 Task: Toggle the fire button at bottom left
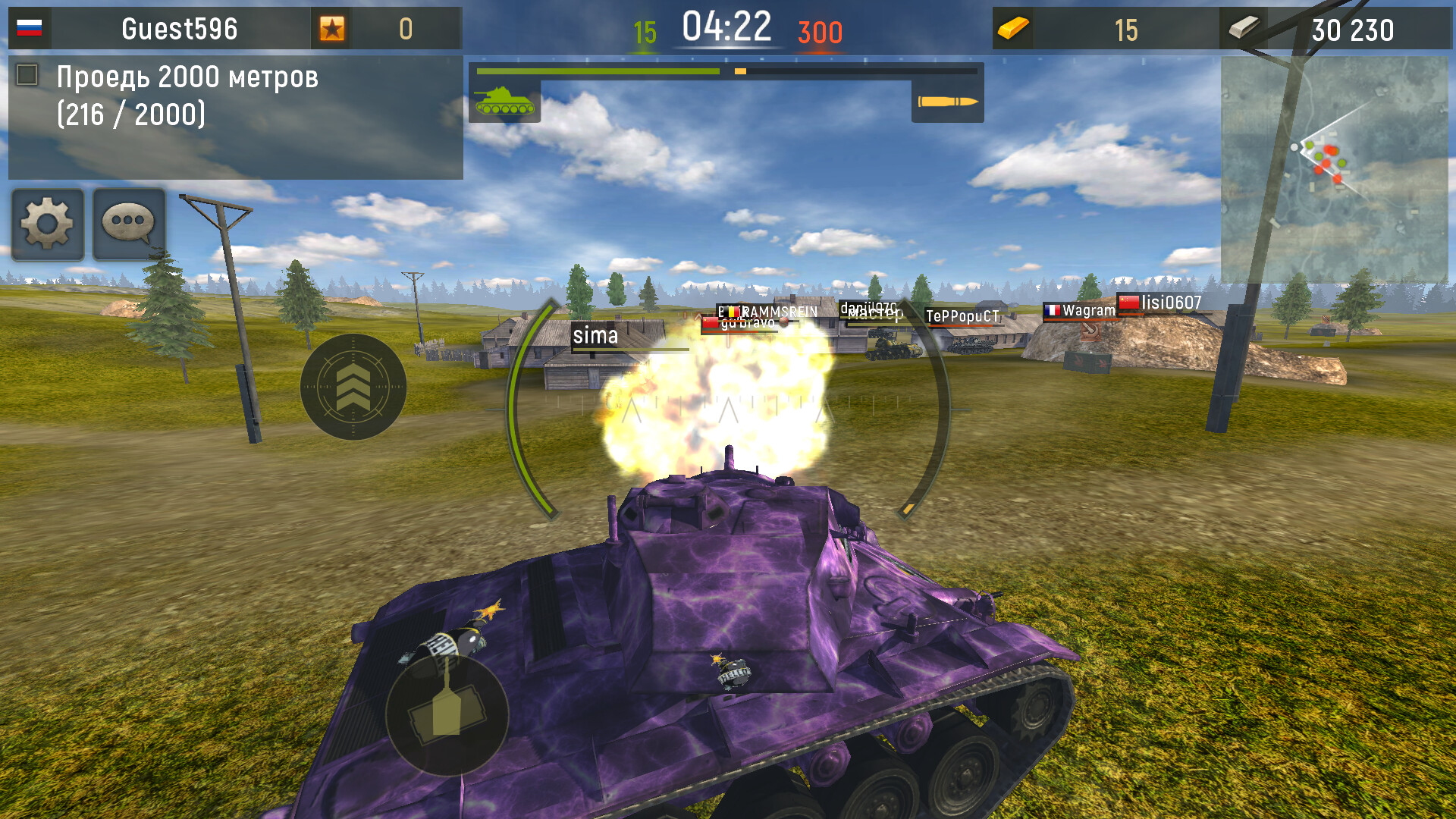click(447, 717)
